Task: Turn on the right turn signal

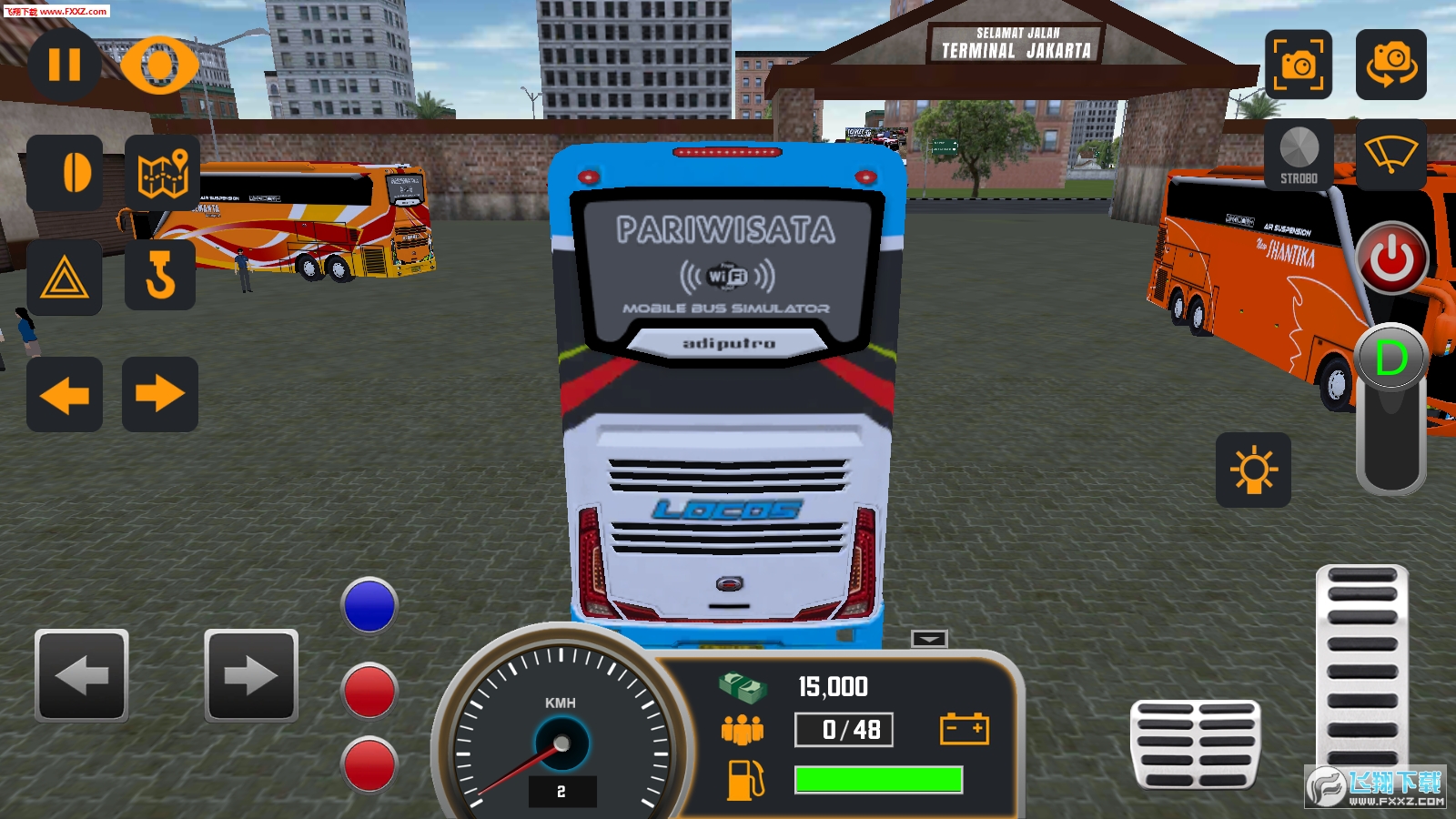Action: (160, 395)
